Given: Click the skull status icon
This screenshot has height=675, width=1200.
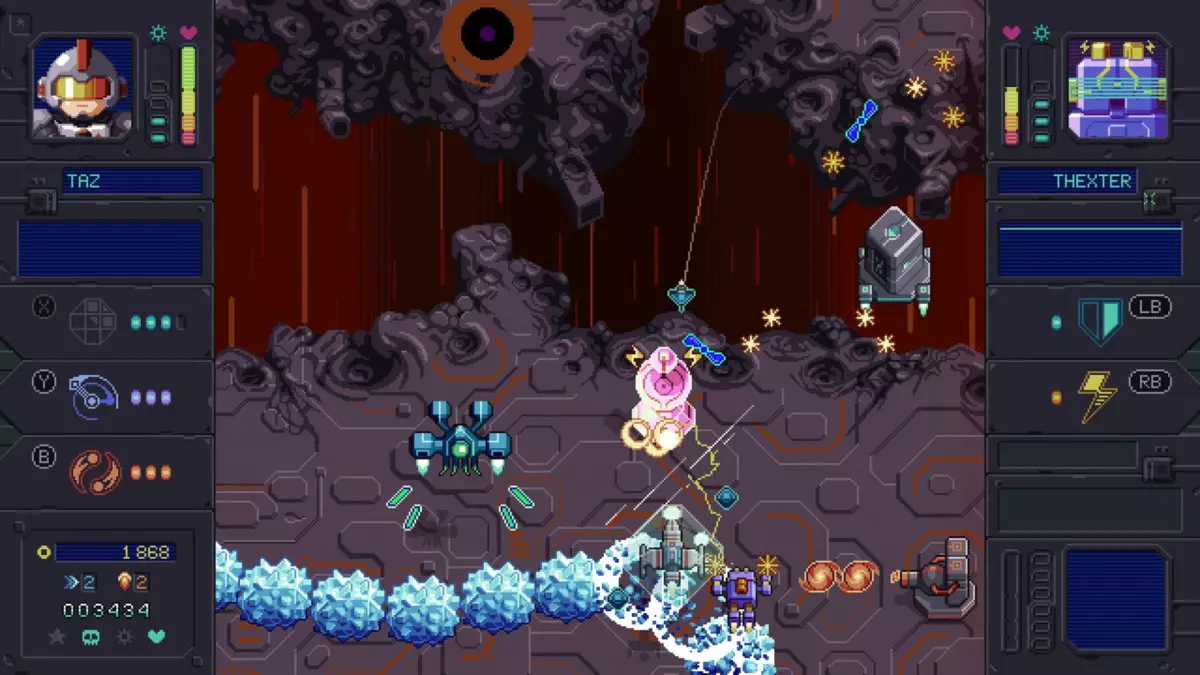Looking at the screenshot, I should point(91,636).
